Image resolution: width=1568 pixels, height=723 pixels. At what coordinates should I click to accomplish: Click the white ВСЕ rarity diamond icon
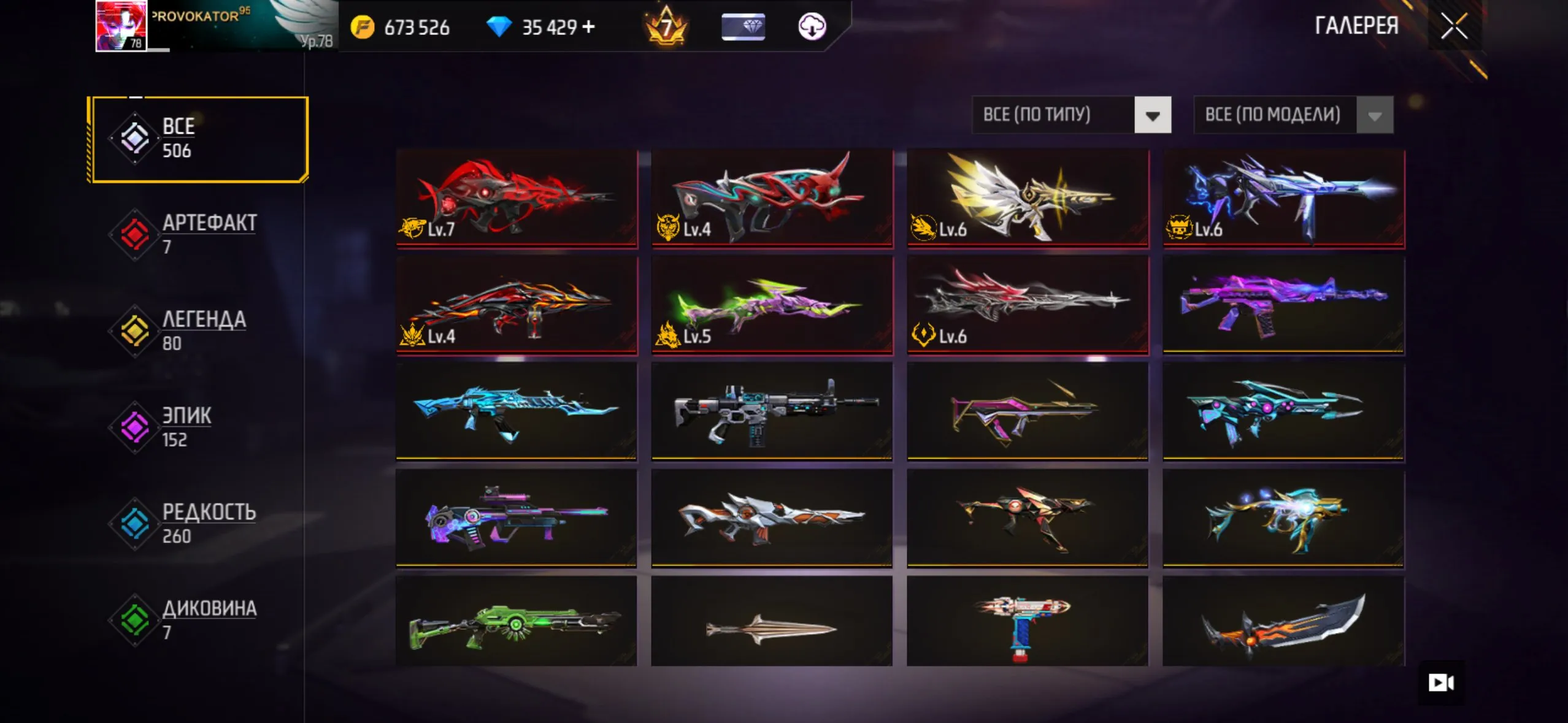pyautogui.click(x=135, y=138)
